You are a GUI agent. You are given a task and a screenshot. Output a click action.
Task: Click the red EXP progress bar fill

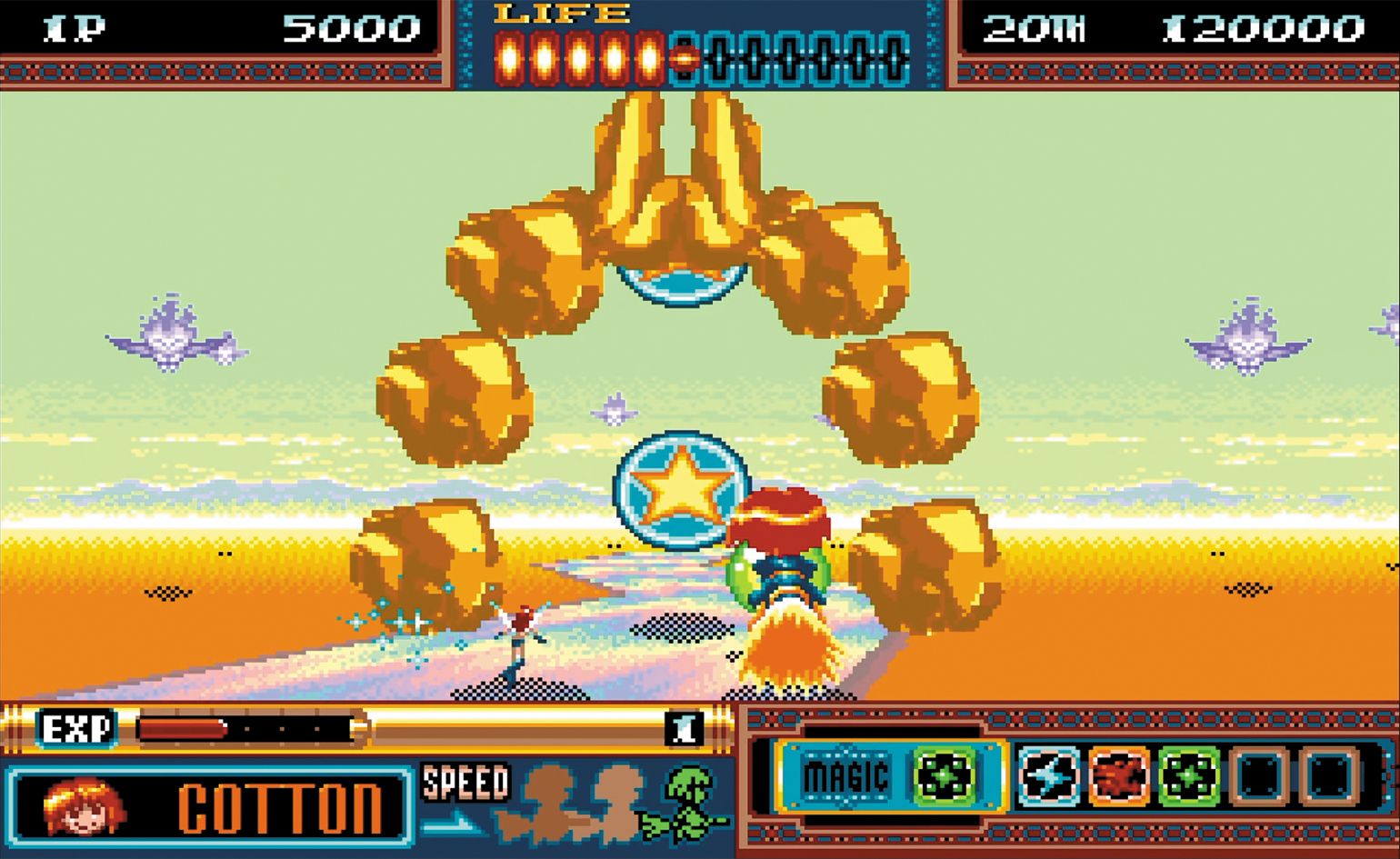click(x=182, y=727)
